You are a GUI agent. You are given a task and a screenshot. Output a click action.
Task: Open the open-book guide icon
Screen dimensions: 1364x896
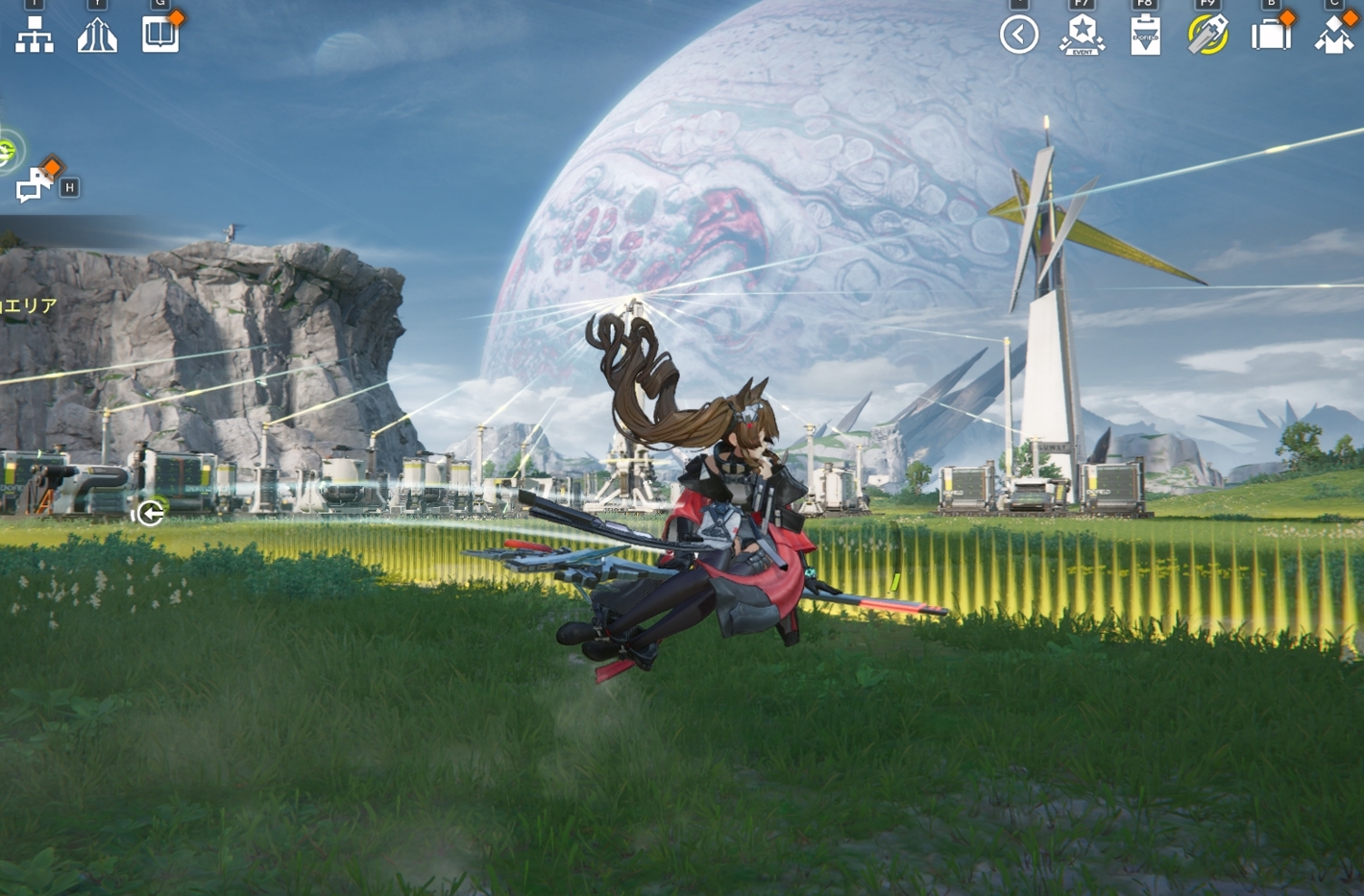click(x=160, y=35)
